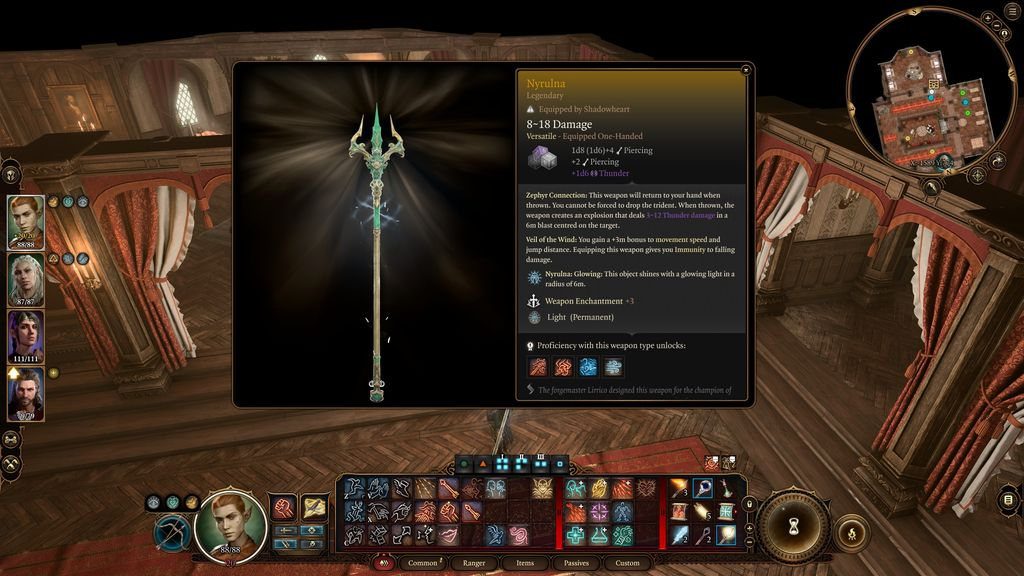The width and height of the screenshot is (1024, 576).
Task: Activate the red fist melee attack action
Action: pos(283,508)
